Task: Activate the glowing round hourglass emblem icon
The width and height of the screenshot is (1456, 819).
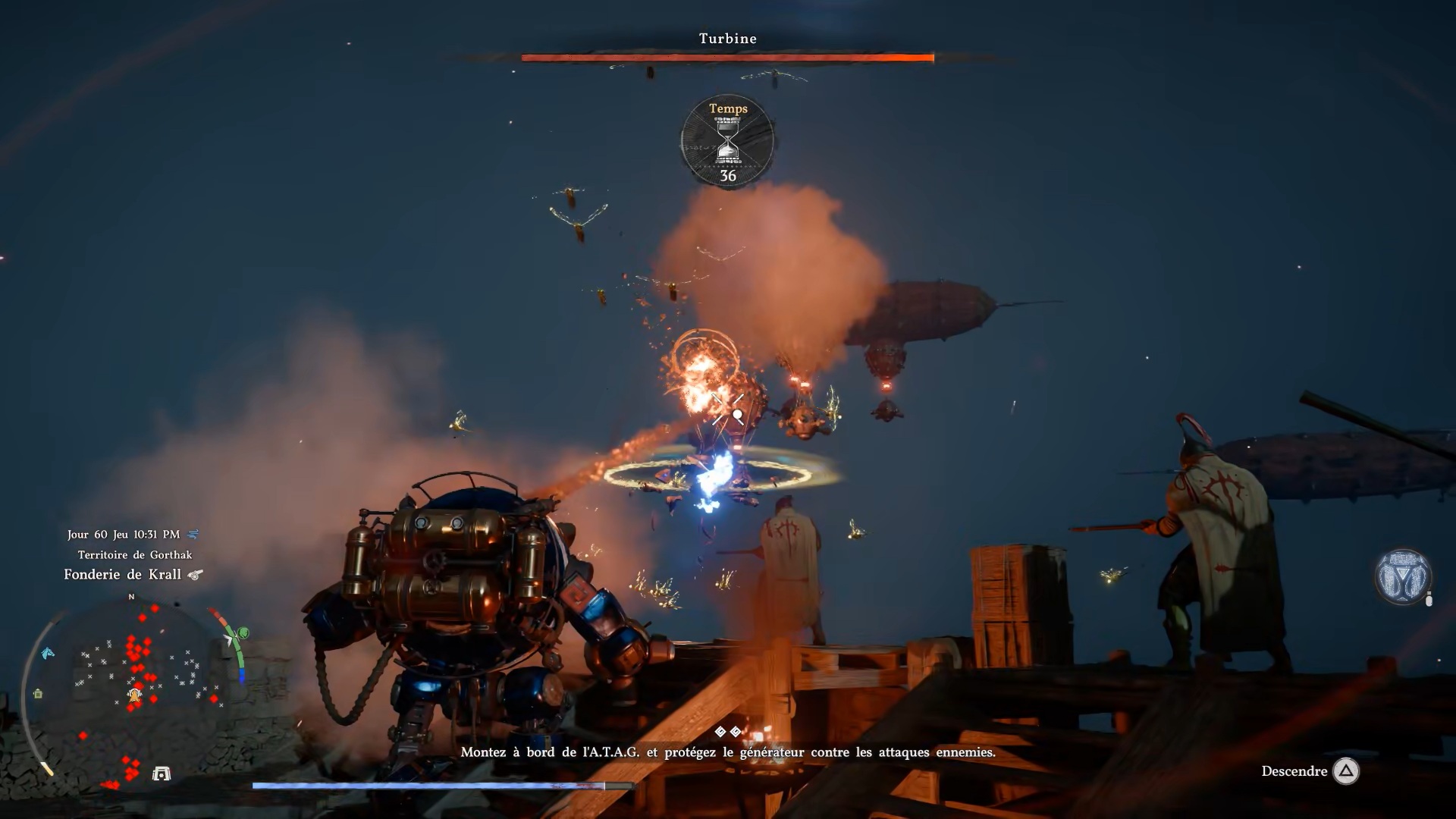Action: (x=1402, y=576)
